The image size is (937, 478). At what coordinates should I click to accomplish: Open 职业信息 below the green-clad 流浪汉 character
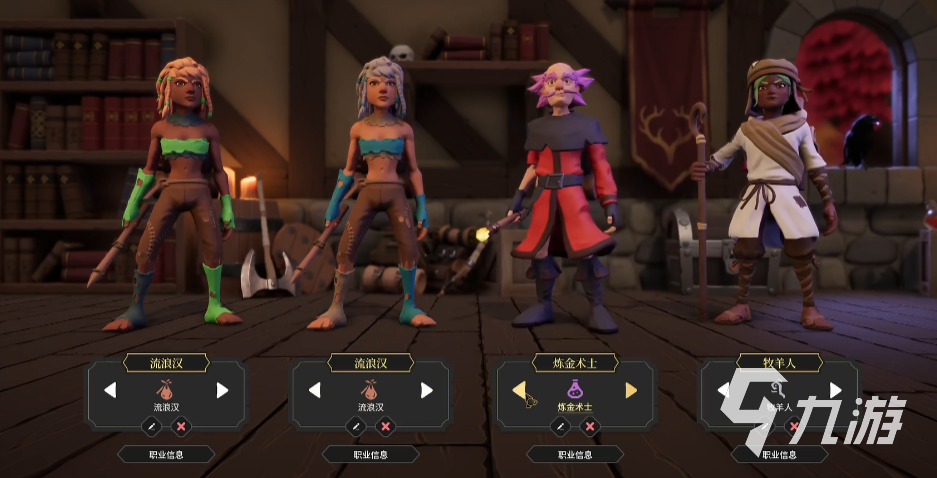click(166, 454)
